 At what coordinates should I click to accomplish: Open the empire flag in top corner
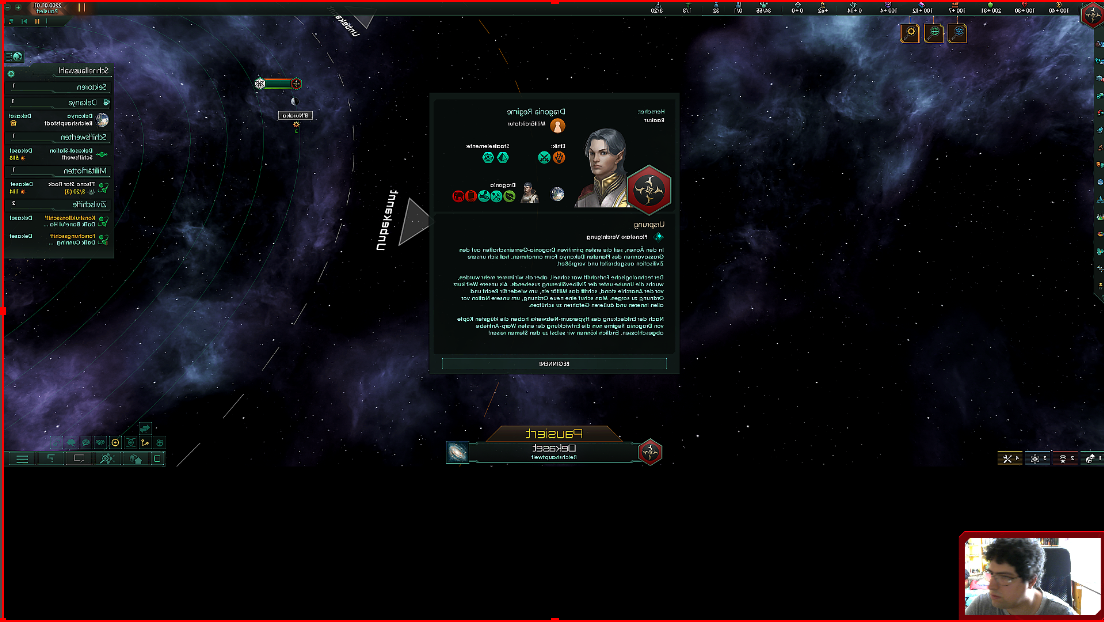point(1091,15)
